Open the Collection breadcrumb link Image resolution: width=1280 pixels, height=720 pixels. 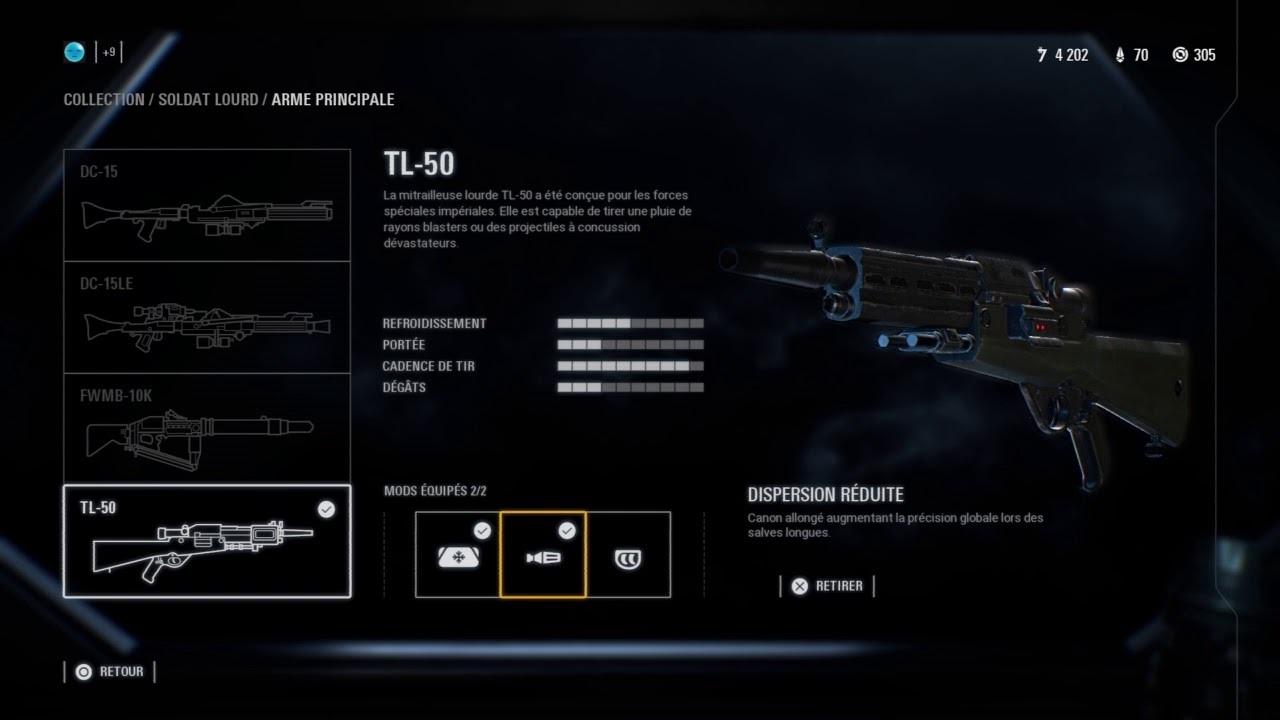[x=104, y=100]
